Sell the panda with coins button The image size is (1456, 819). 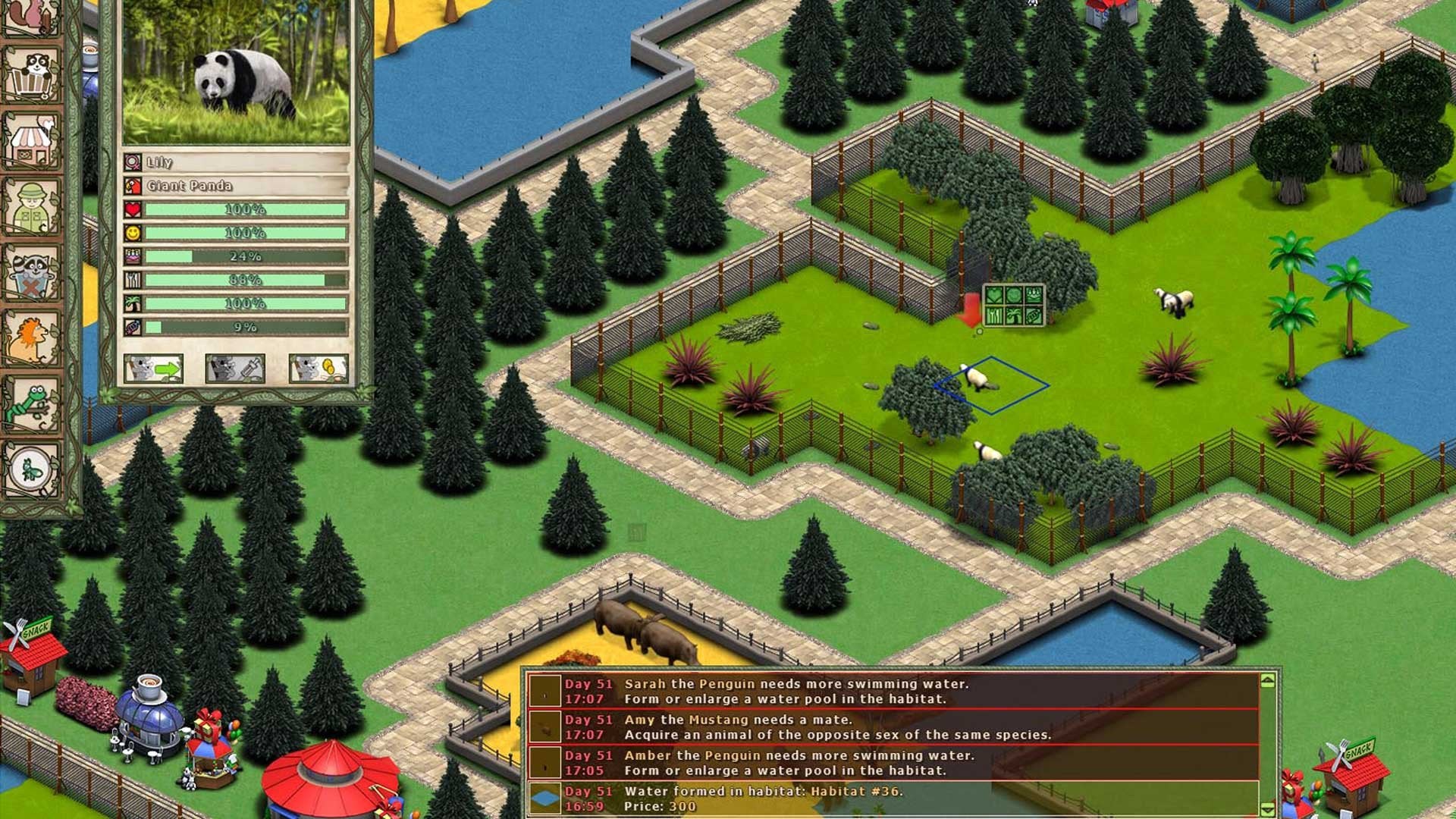318,369
